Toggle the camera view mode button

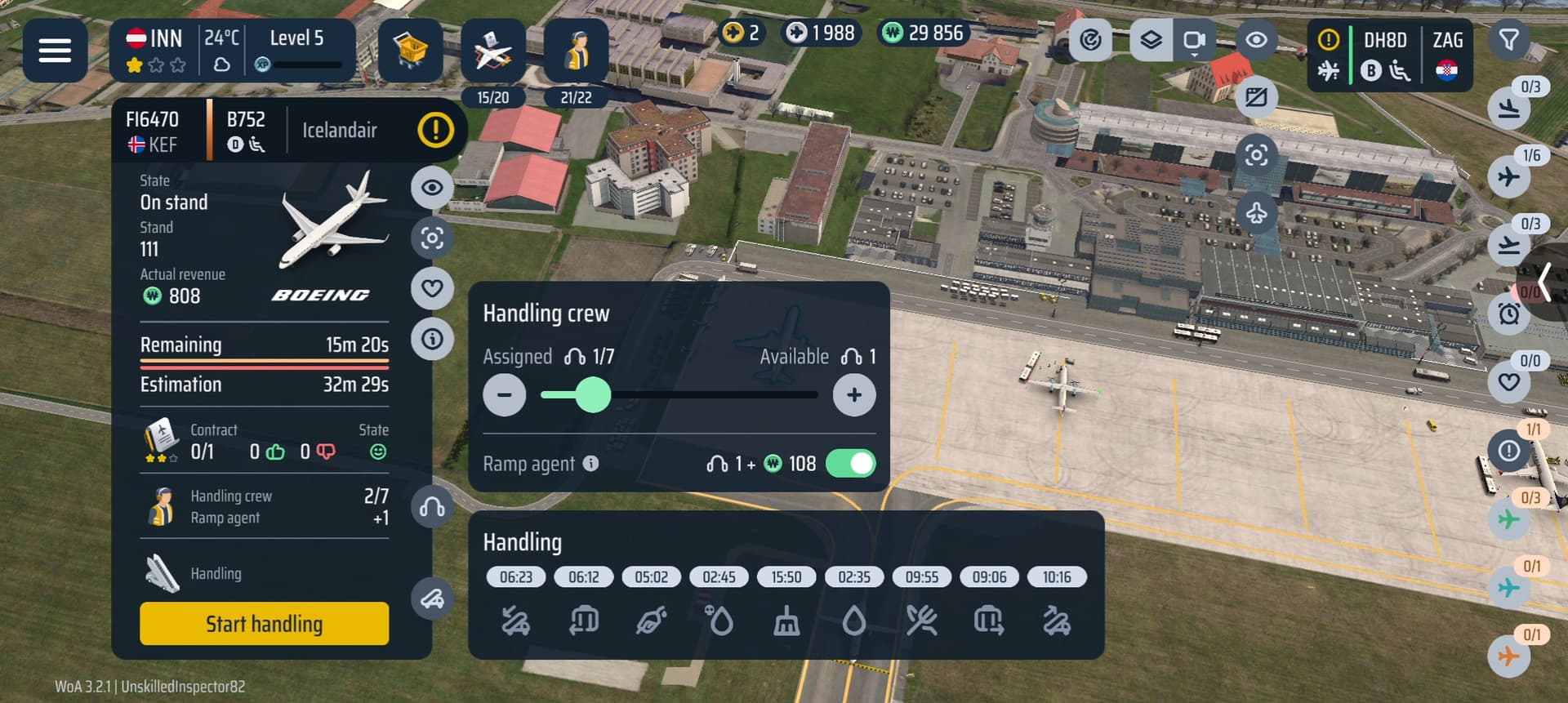pos(1194,39)
